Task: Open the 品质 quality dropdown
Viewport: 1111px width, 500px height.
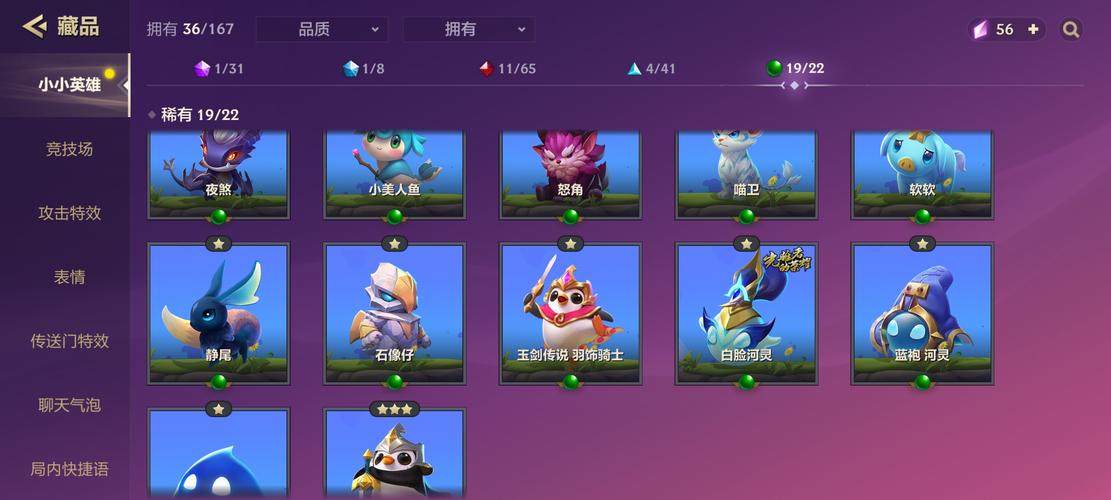Action: tap(322, 30)
